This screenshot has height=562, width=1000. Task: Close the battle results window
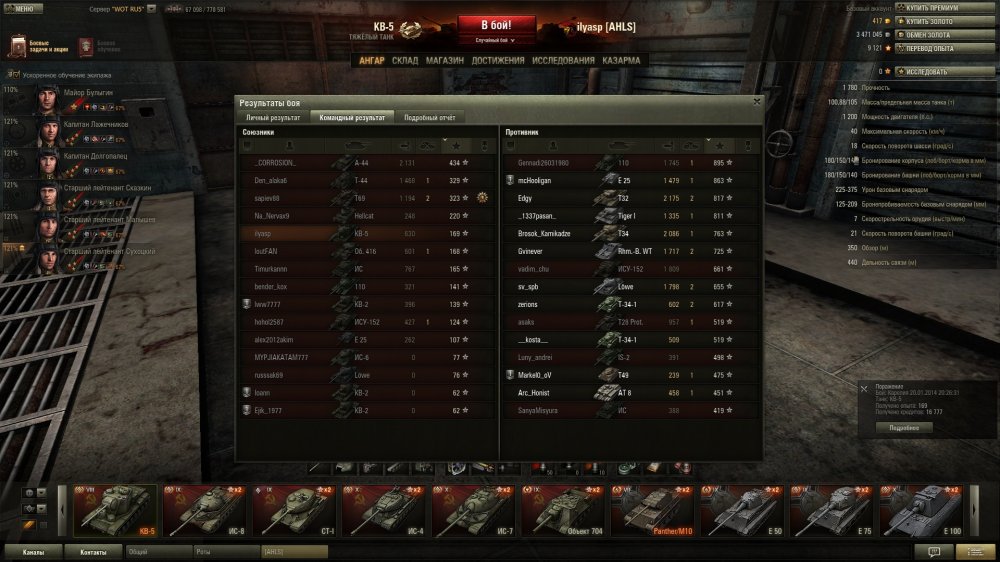point(756,101)
